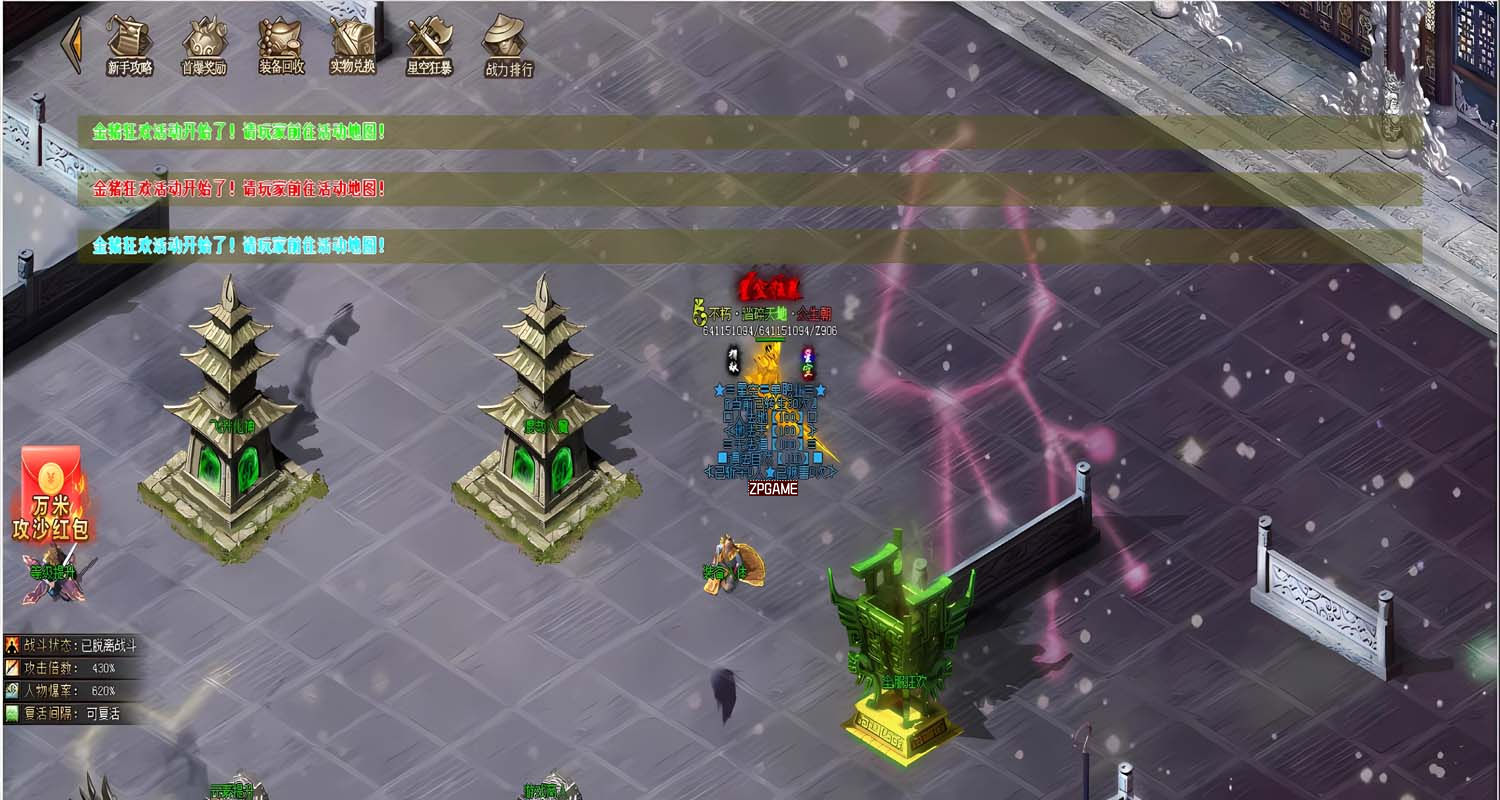
Task: Click the 星空 buff icon above the character
Action: pyautogui.click(x=806, y=362)
